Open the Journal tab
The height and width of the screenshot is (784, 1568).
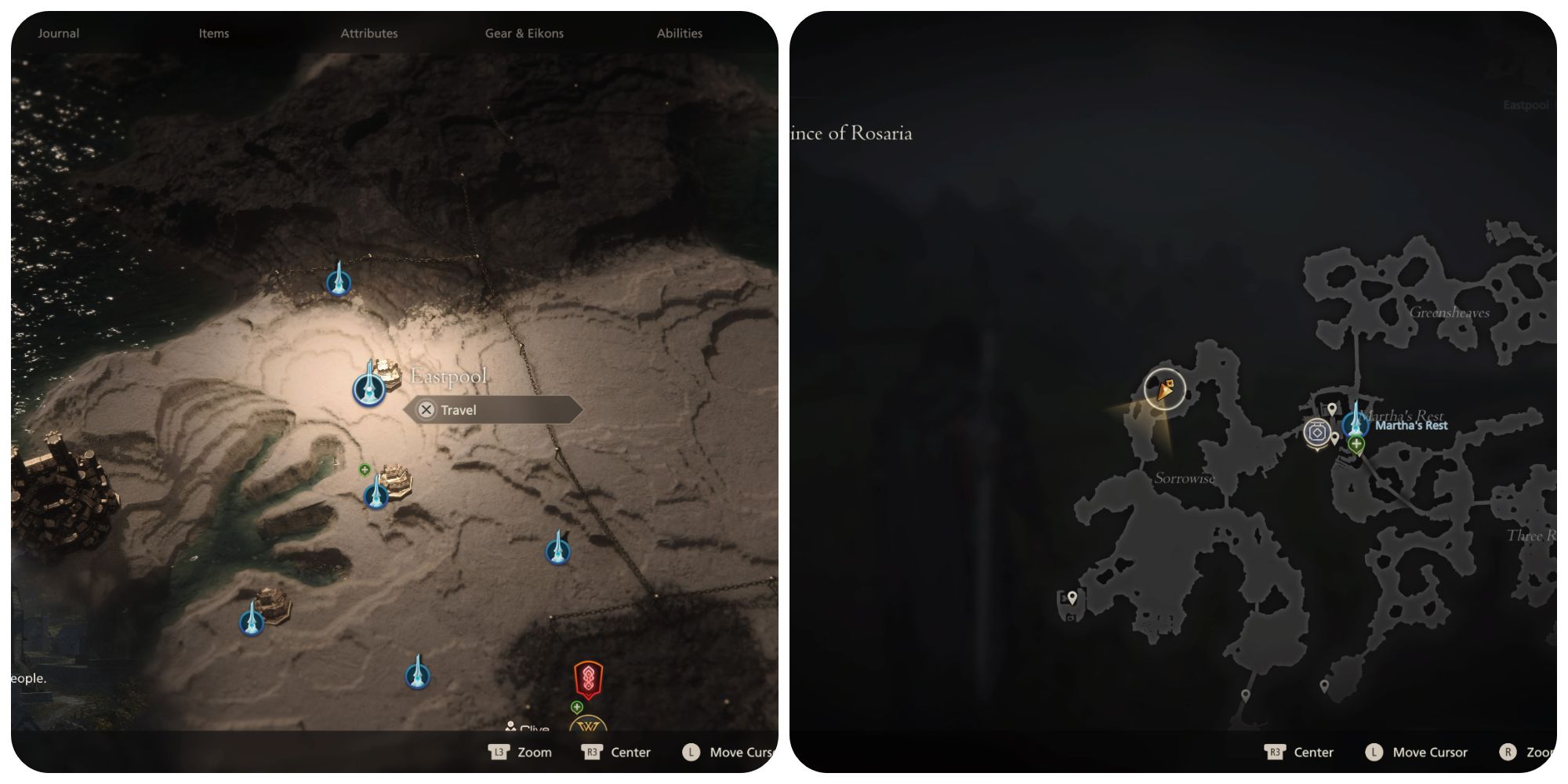coord(59,33)
